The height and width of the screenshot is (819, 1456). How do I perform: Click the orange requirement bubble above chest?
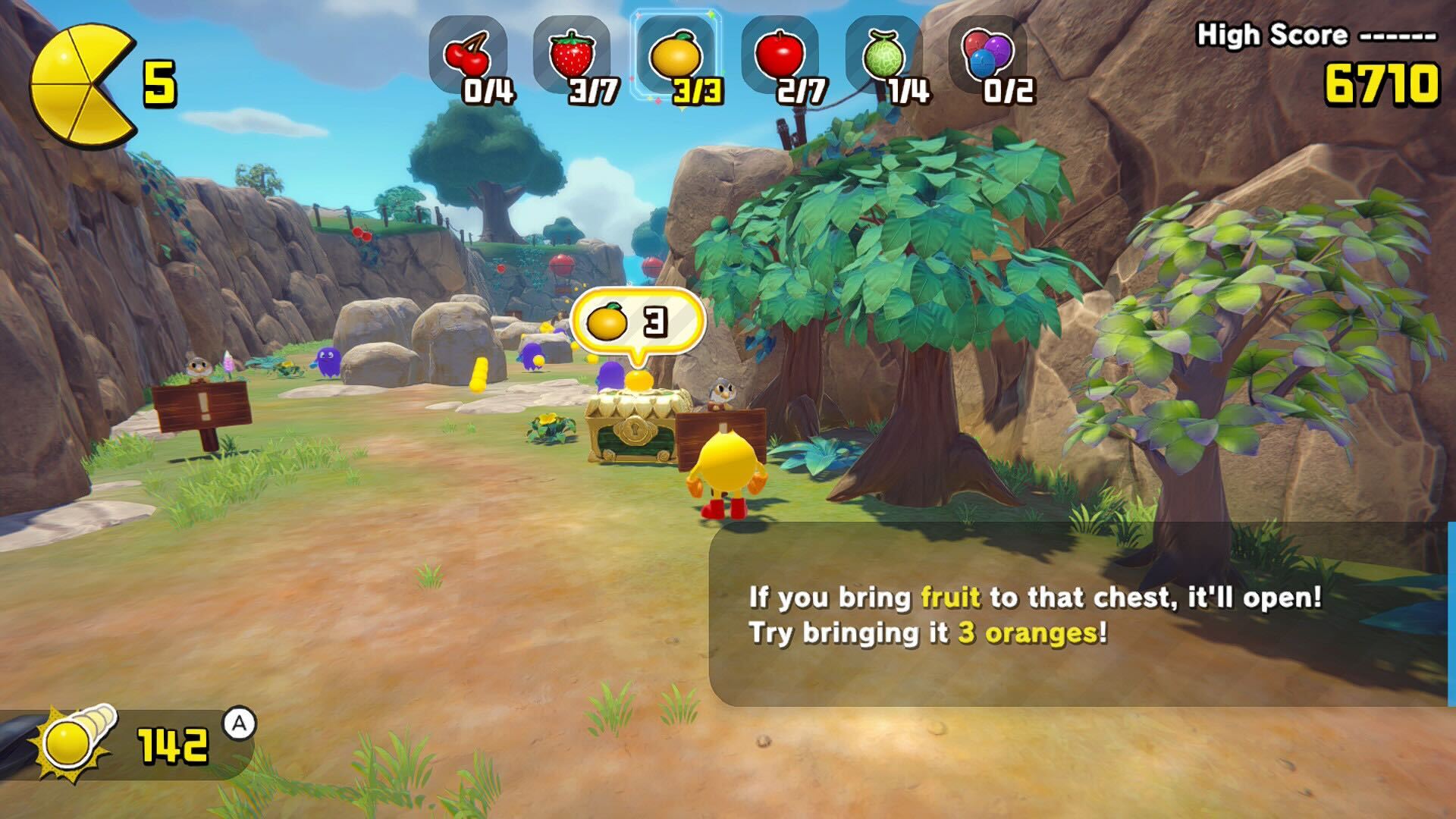tap(636, 323)
